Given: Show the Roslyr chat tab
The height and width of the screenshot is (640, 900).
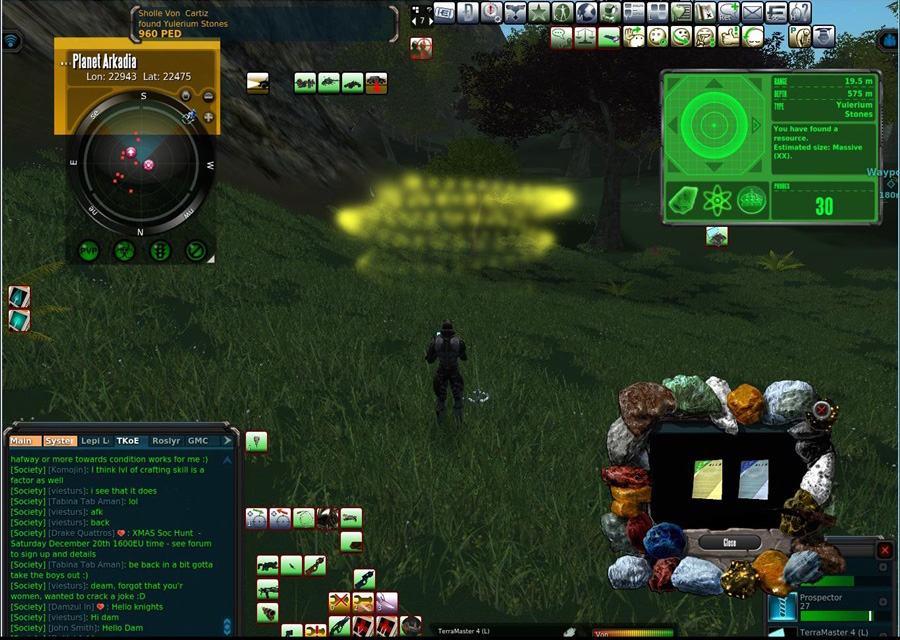Looking at the screenshot, I should pyautogui.click(x=166, y=441).
